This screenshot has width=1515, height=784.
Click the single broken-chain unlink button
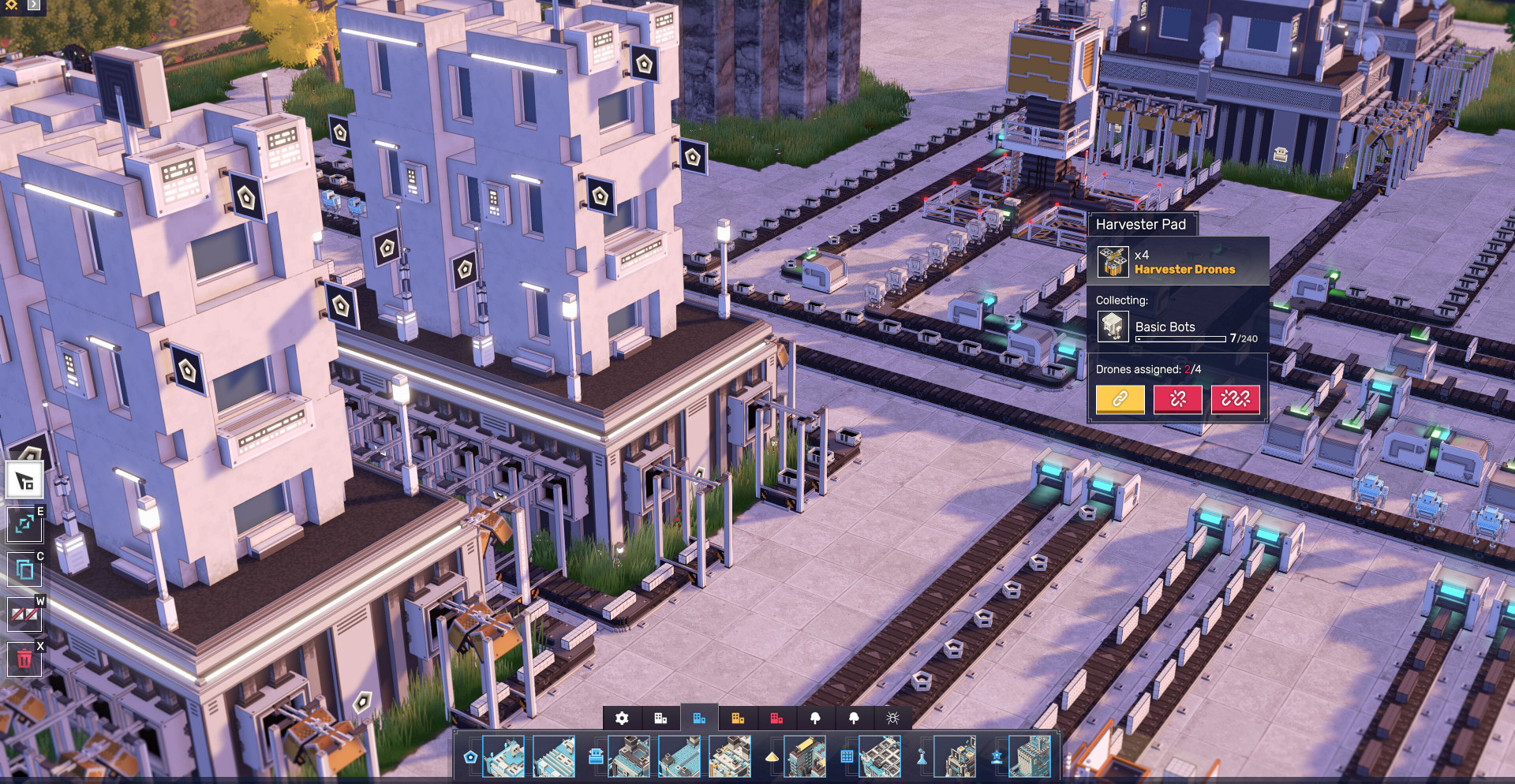coord(1177,399)
